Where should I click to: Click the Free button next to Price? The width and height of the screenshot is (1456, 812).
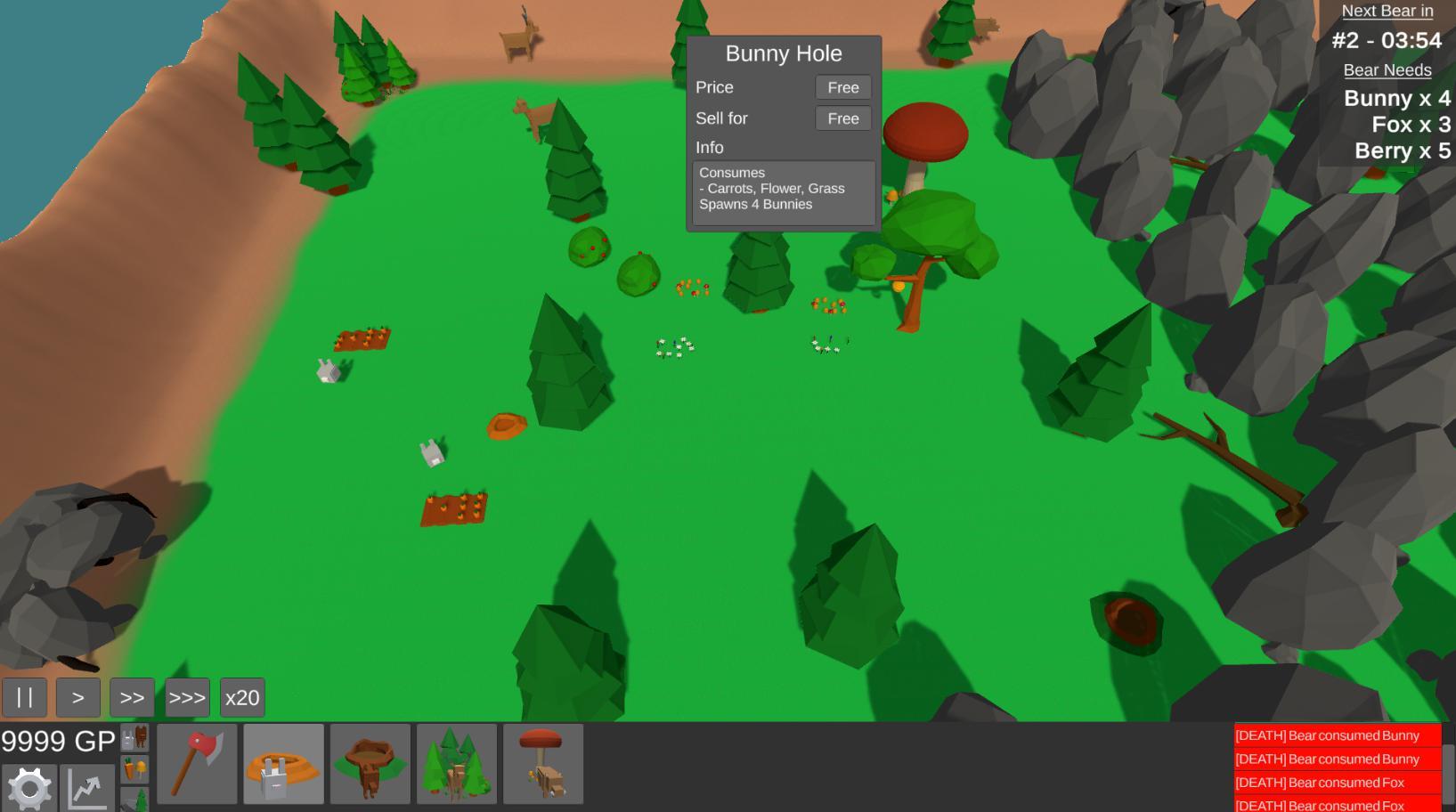[841, 87]
